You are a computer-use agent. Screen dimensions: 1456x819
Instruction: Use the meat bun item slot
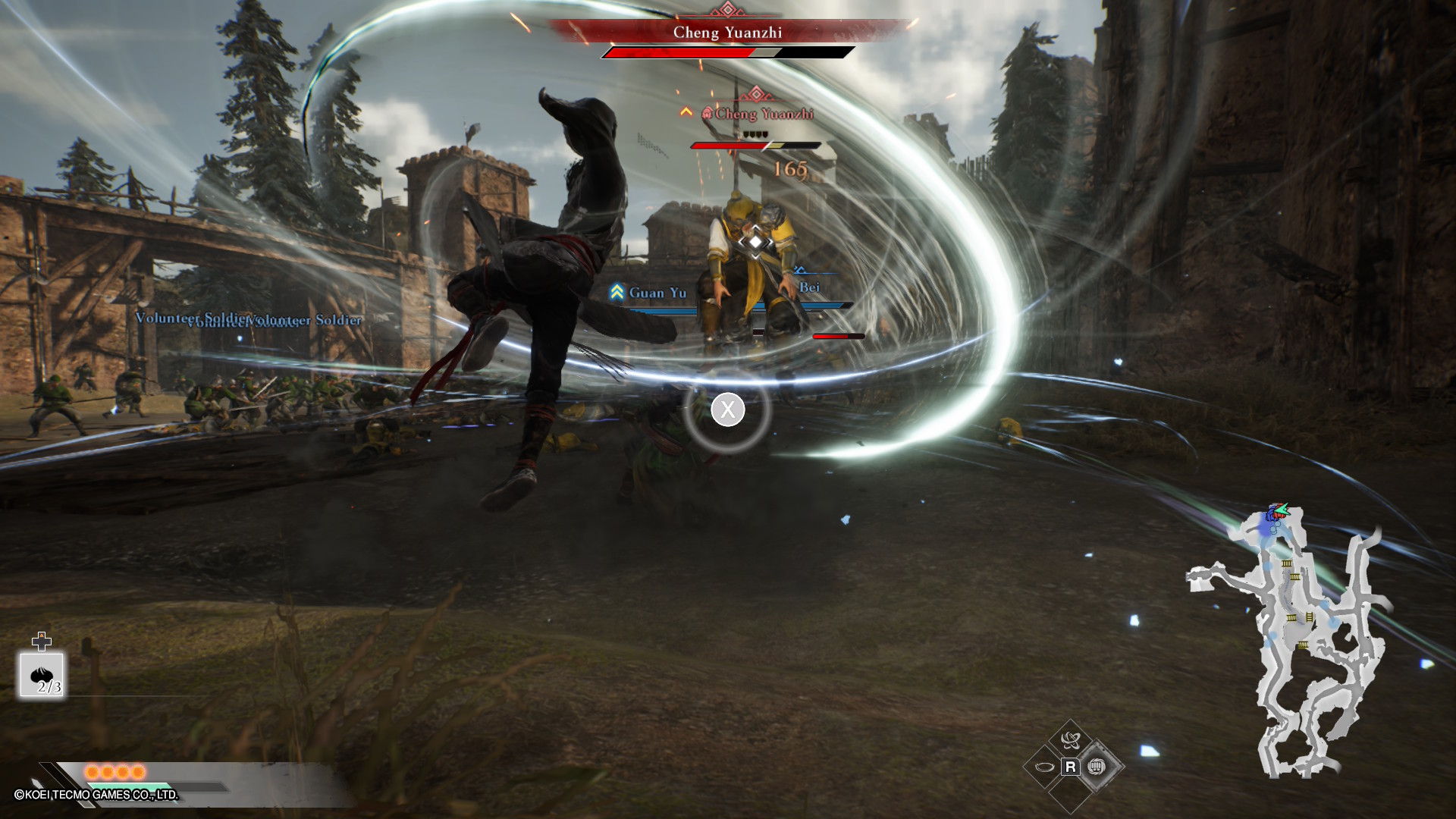click(x=42, y=674)
